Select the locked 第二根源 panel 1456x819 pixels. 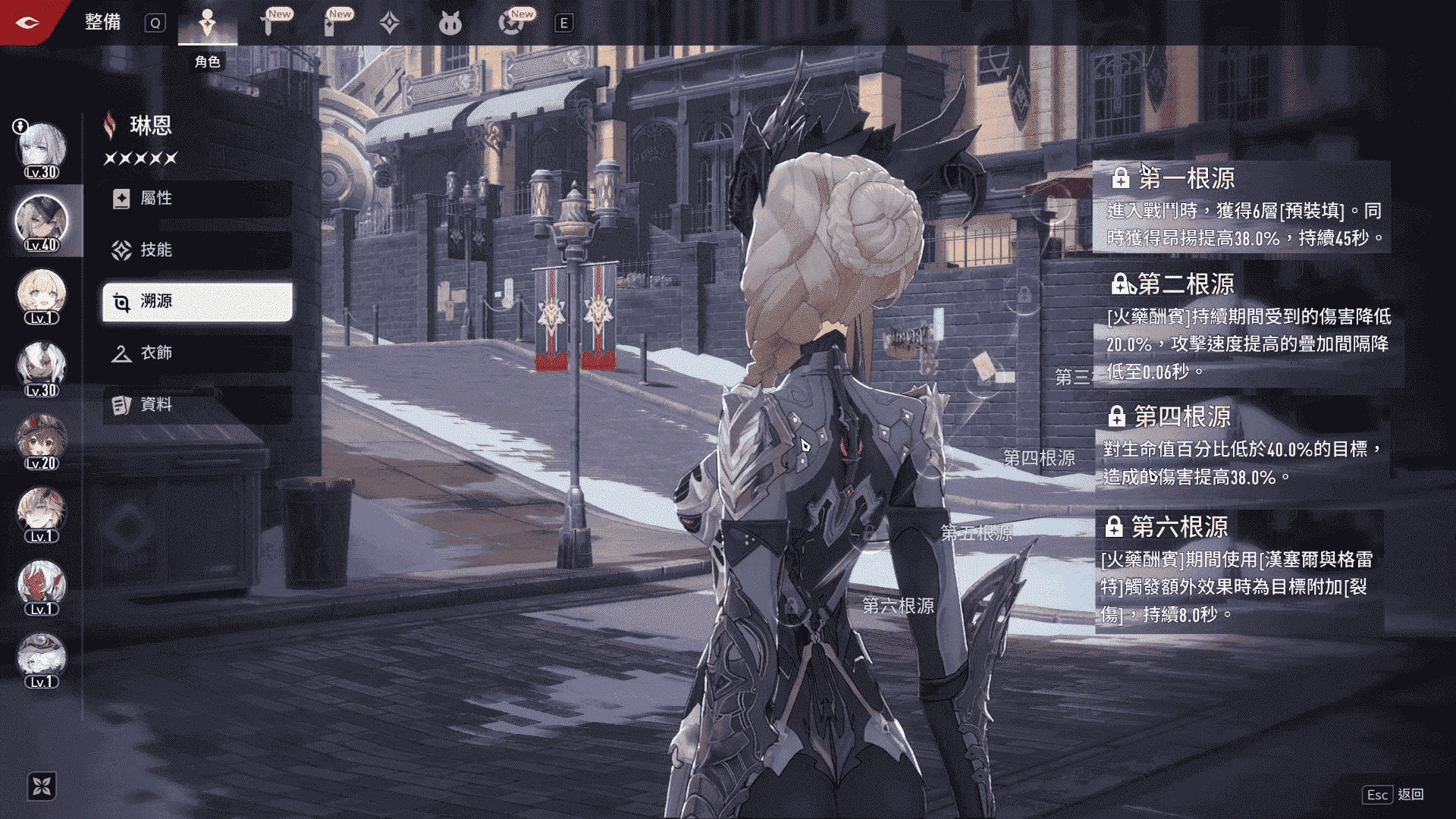click(x=1245, y=328)
